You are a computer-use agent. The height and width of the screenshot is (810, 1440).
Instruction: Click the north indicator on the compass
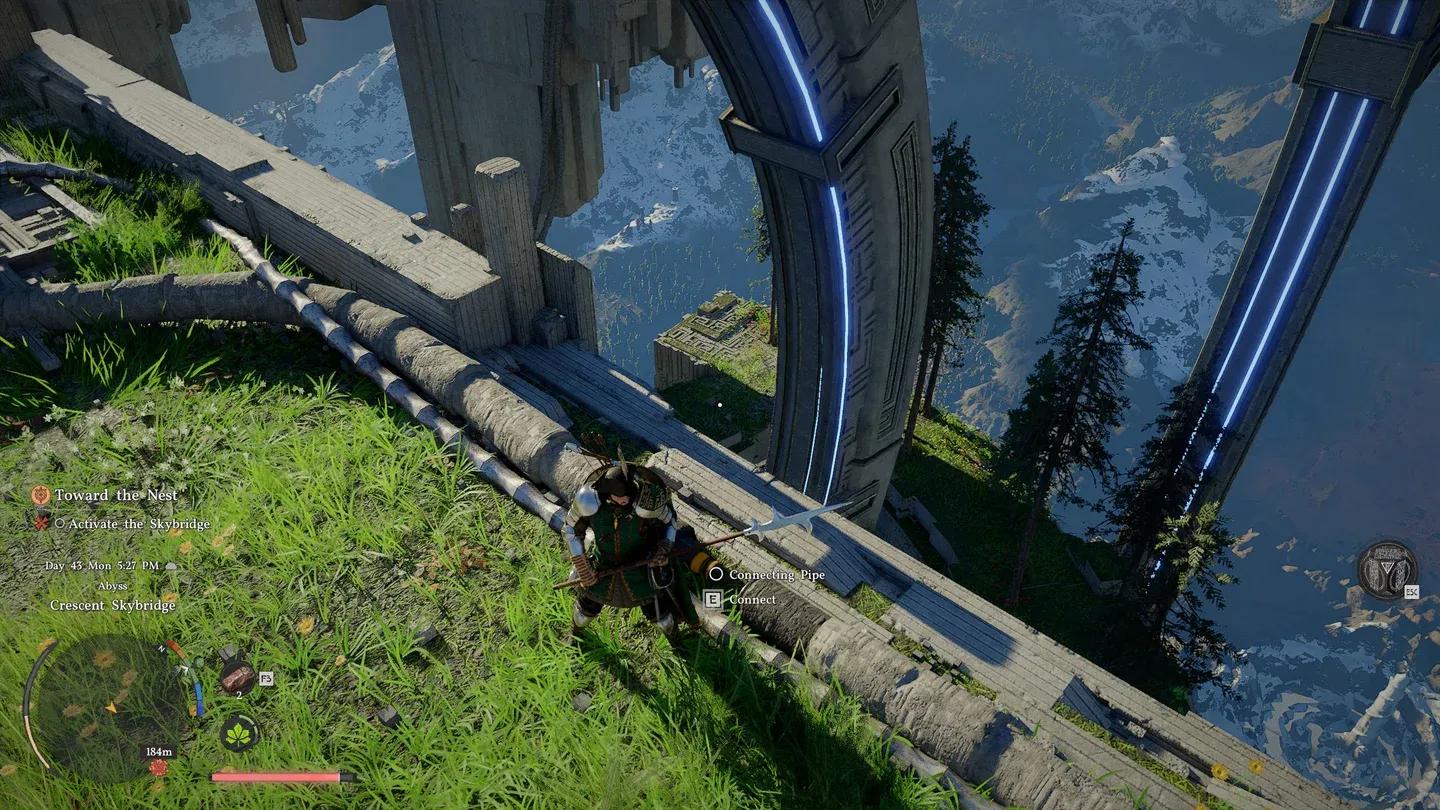(161, 647)
